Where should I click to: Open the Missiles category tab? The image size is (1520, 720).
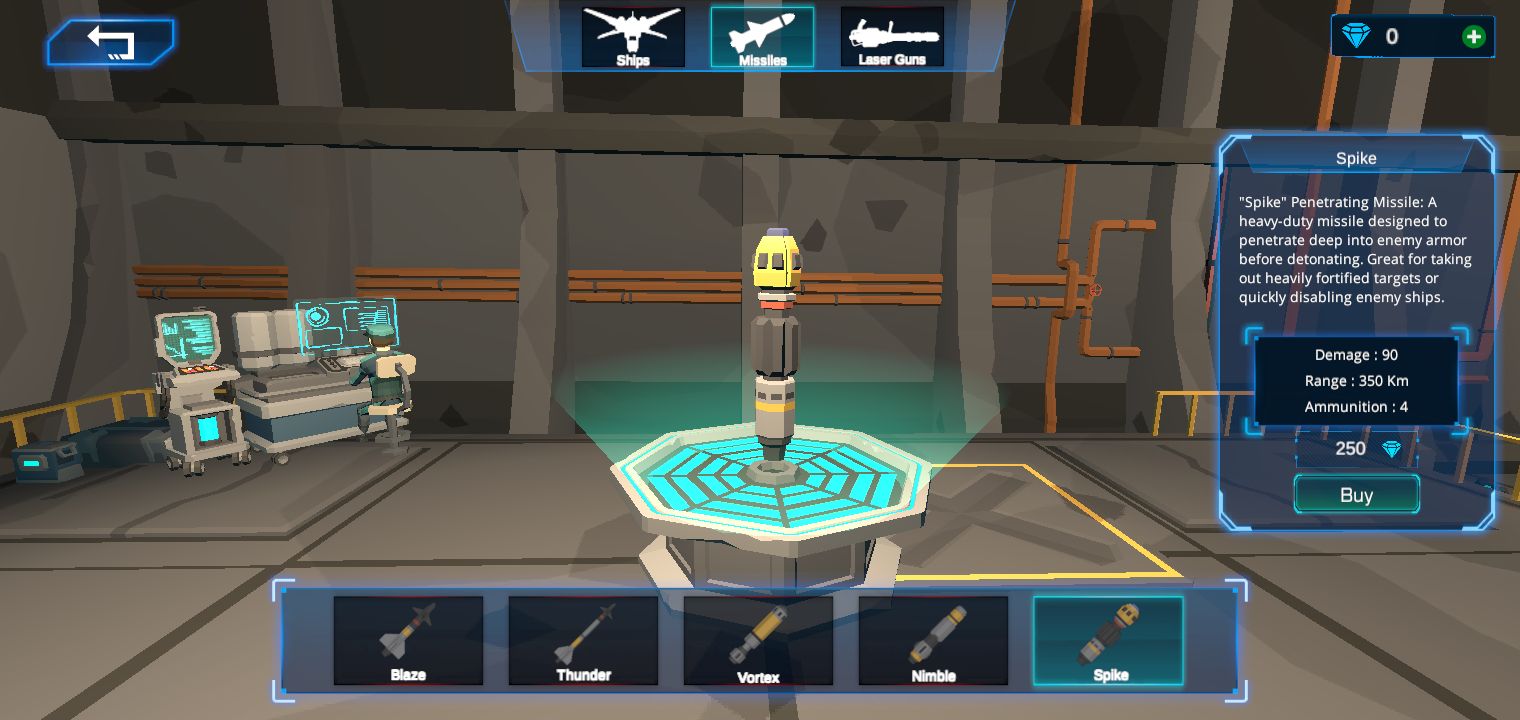(762, 37)
